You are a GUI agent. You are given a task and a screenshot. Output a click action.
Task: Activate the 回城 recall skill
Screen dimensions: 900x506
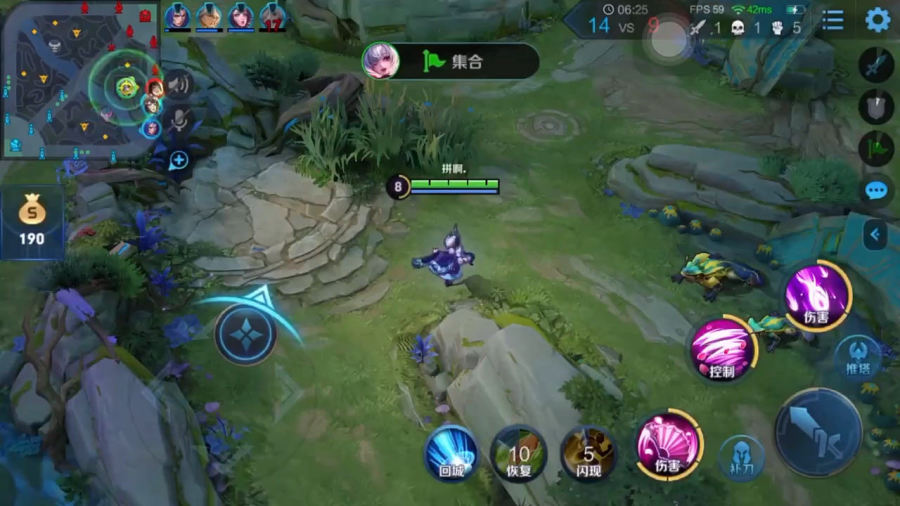(x=451, y=451)
